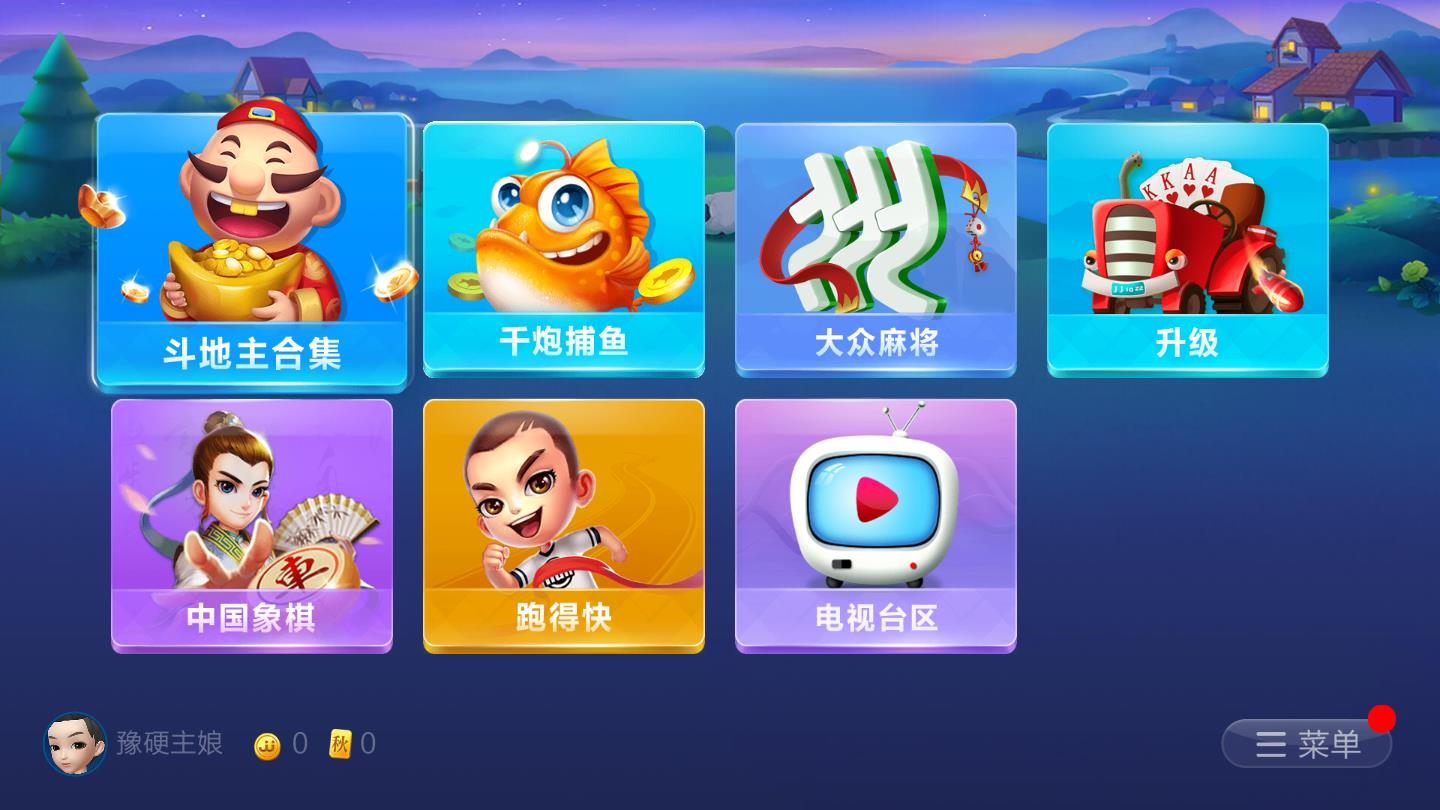Select 中国象棋 Chinese chess
This screenshot has height=810, width=1440.
pos(250,525)
